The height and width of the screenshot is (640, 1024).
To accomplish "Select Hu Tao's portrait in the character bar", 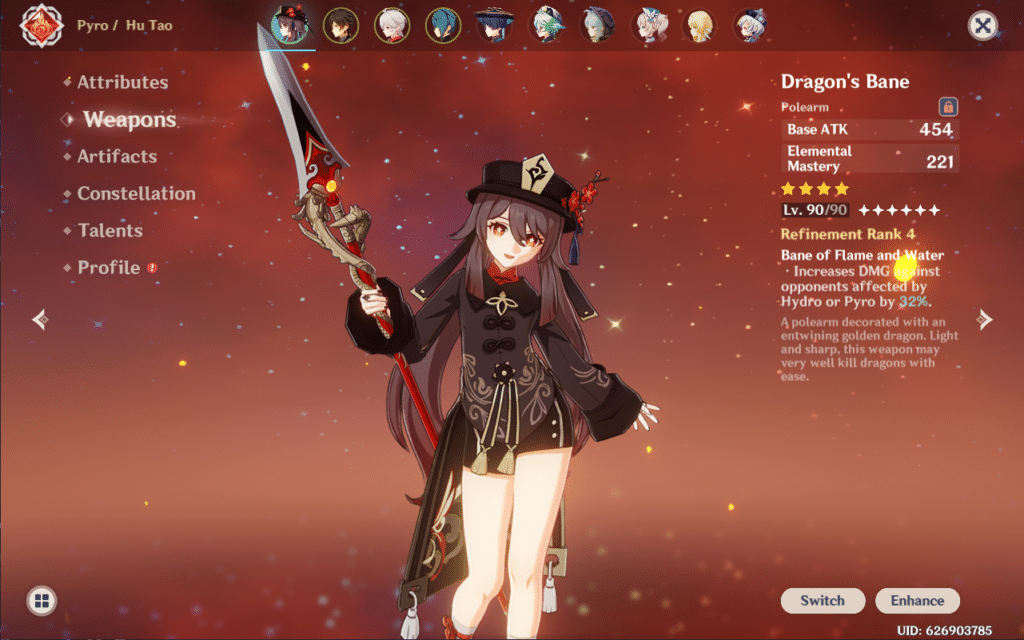I will [290, 25].
